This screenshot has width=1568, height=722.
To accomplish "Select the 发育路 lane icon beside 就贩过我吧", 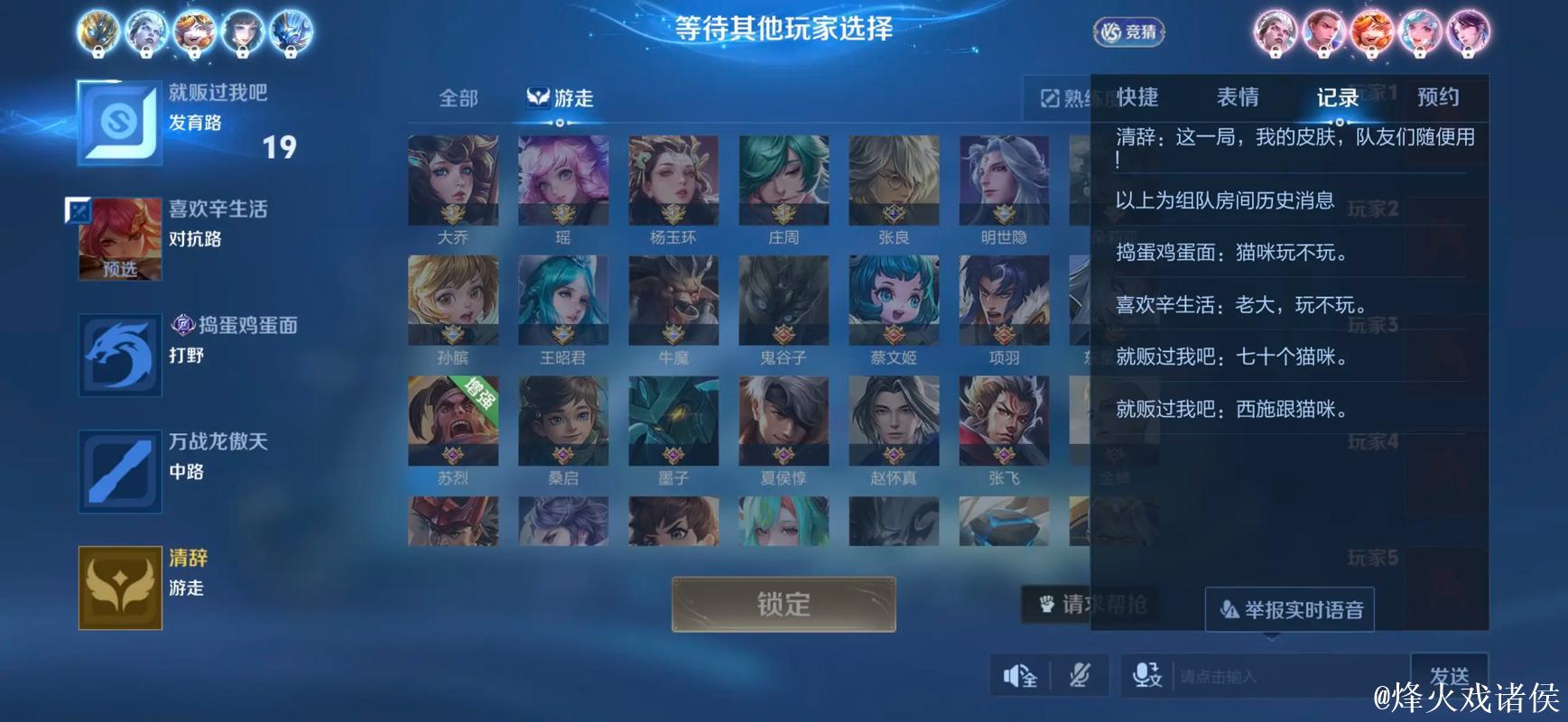I will click(x=118, y=122).
